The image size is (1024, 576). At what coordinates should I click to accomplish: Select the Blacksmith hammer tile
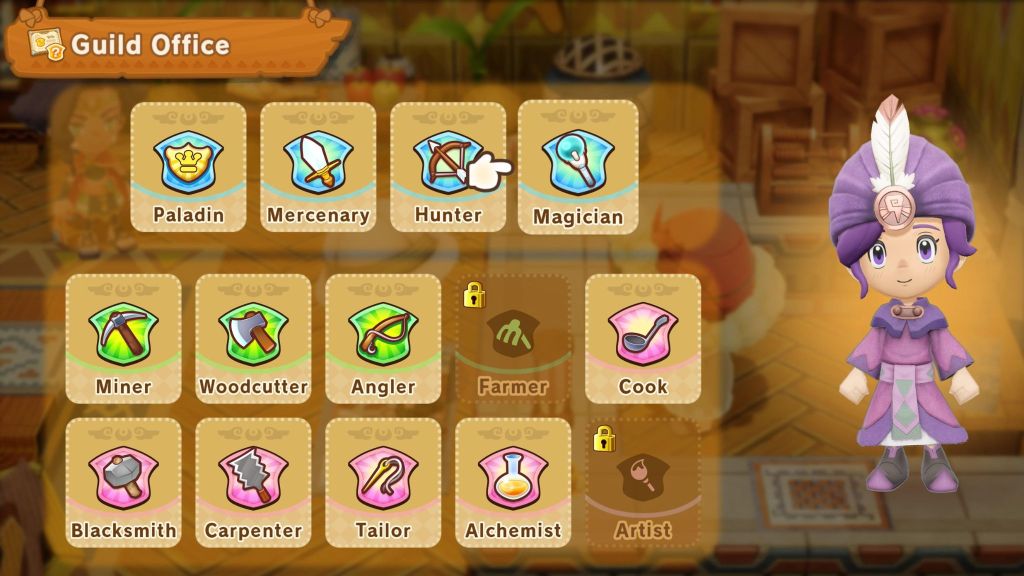click(x=123, y=482)
